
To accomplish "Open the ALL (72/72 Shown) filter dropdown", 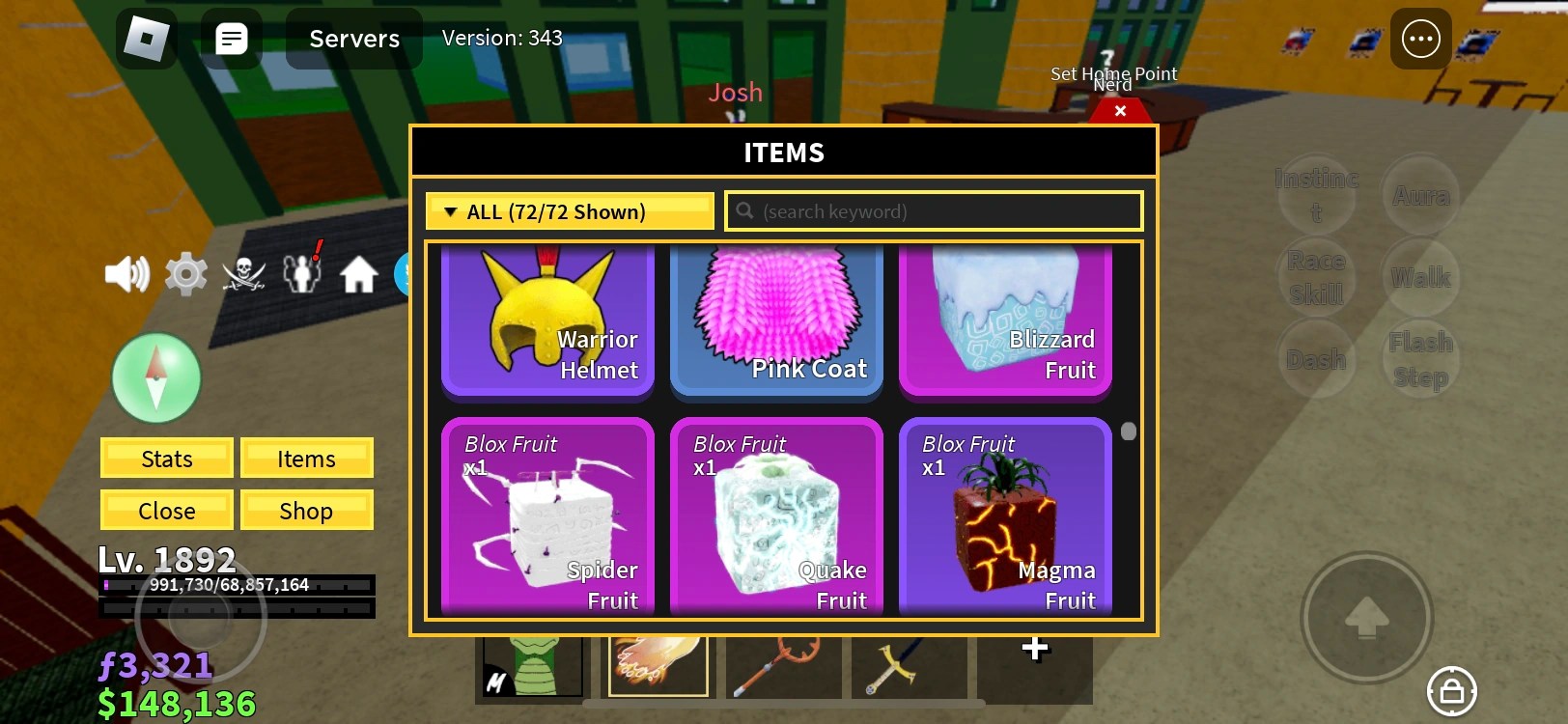I will [569, 210].
